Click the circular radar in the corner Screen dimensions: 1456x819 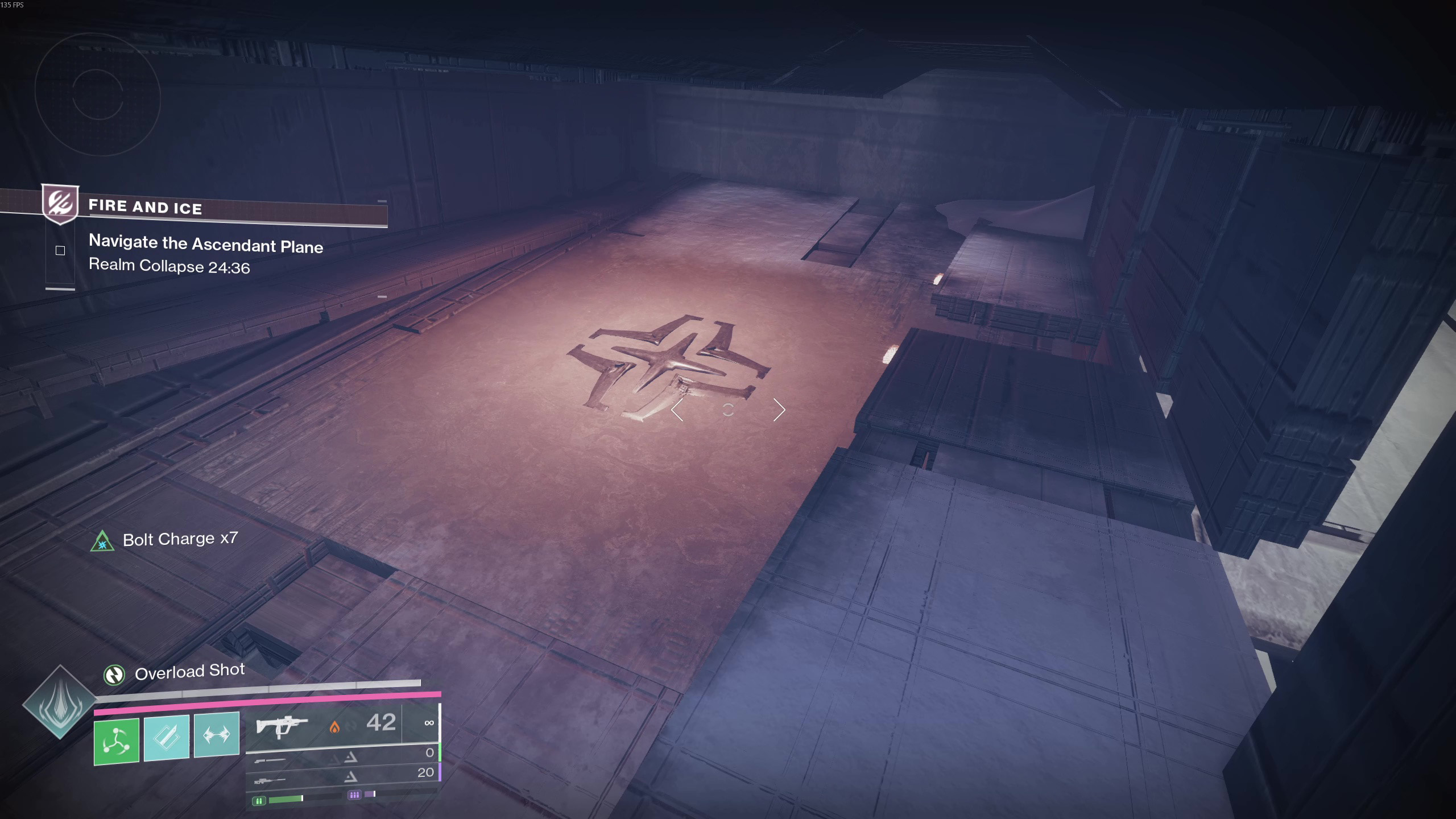point(98,94)
